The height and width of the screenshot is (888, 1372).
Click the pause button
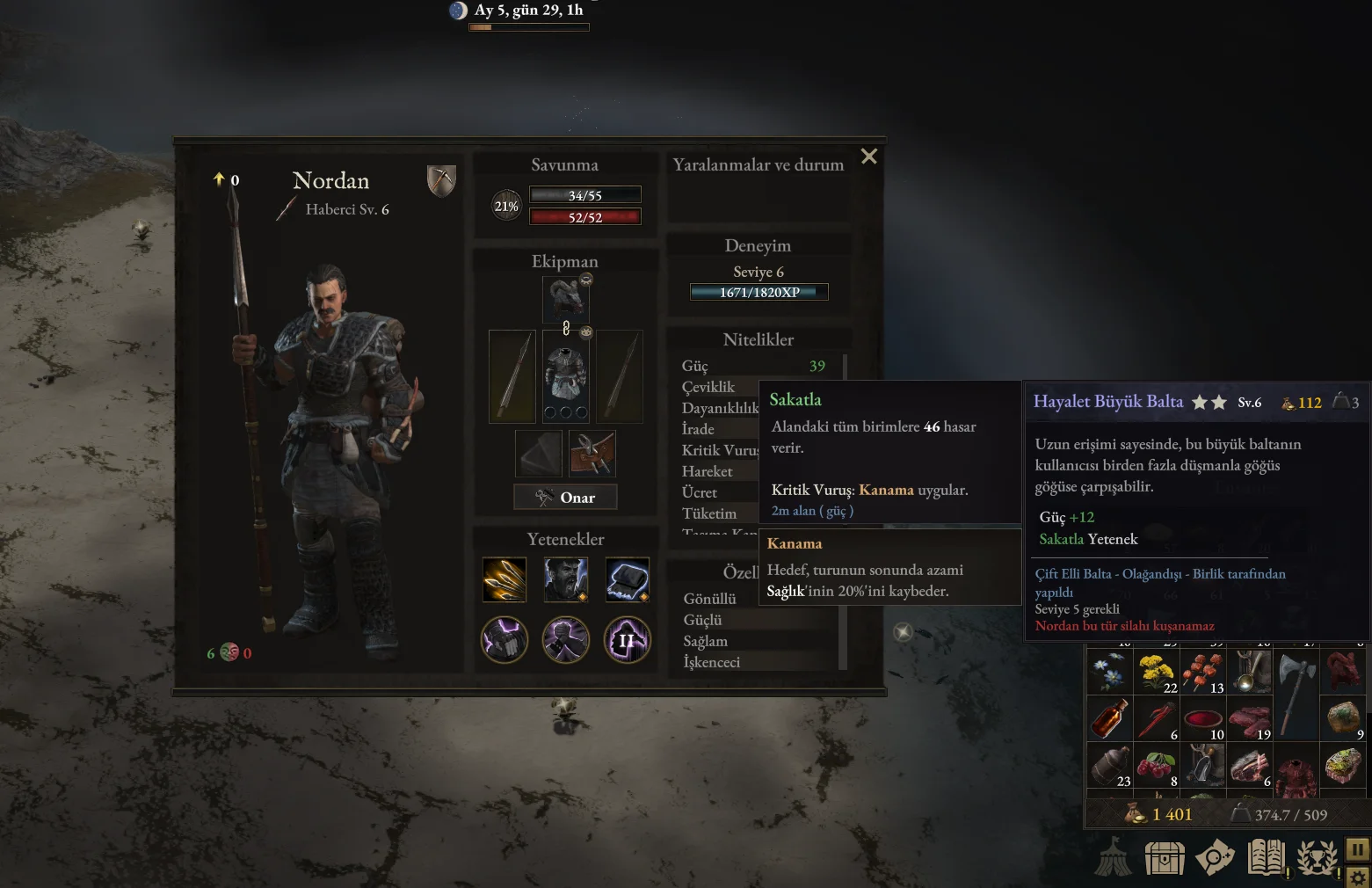pyautogui.click(x=1357, y=849)
